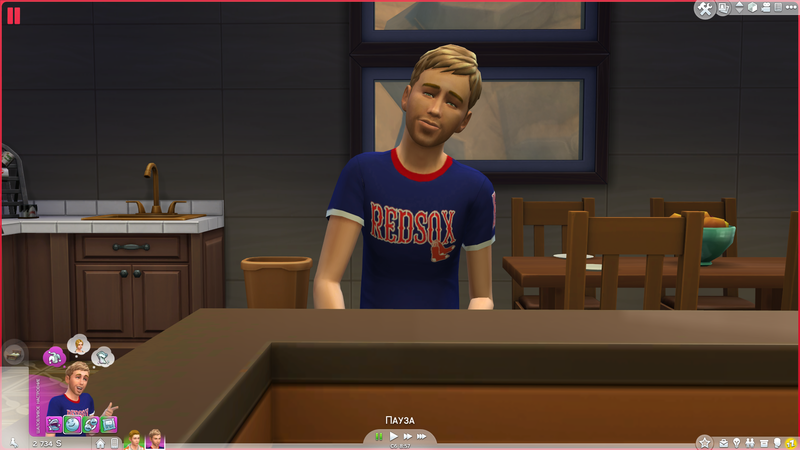
Task: Open the aspirations star panel
Action: point(704,442)
